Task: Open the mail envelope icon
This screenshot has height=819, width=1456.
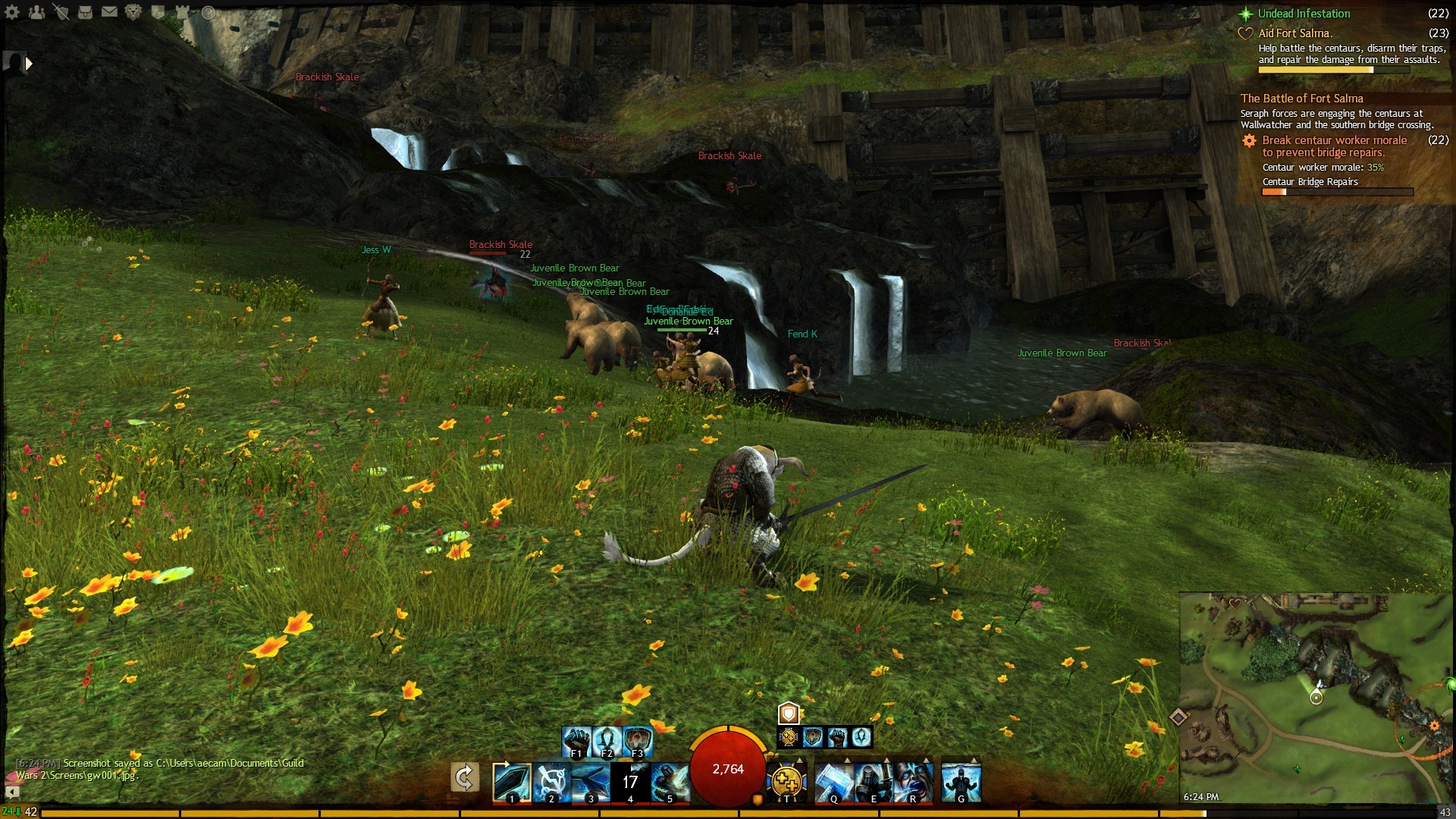Action: point(109,12)
